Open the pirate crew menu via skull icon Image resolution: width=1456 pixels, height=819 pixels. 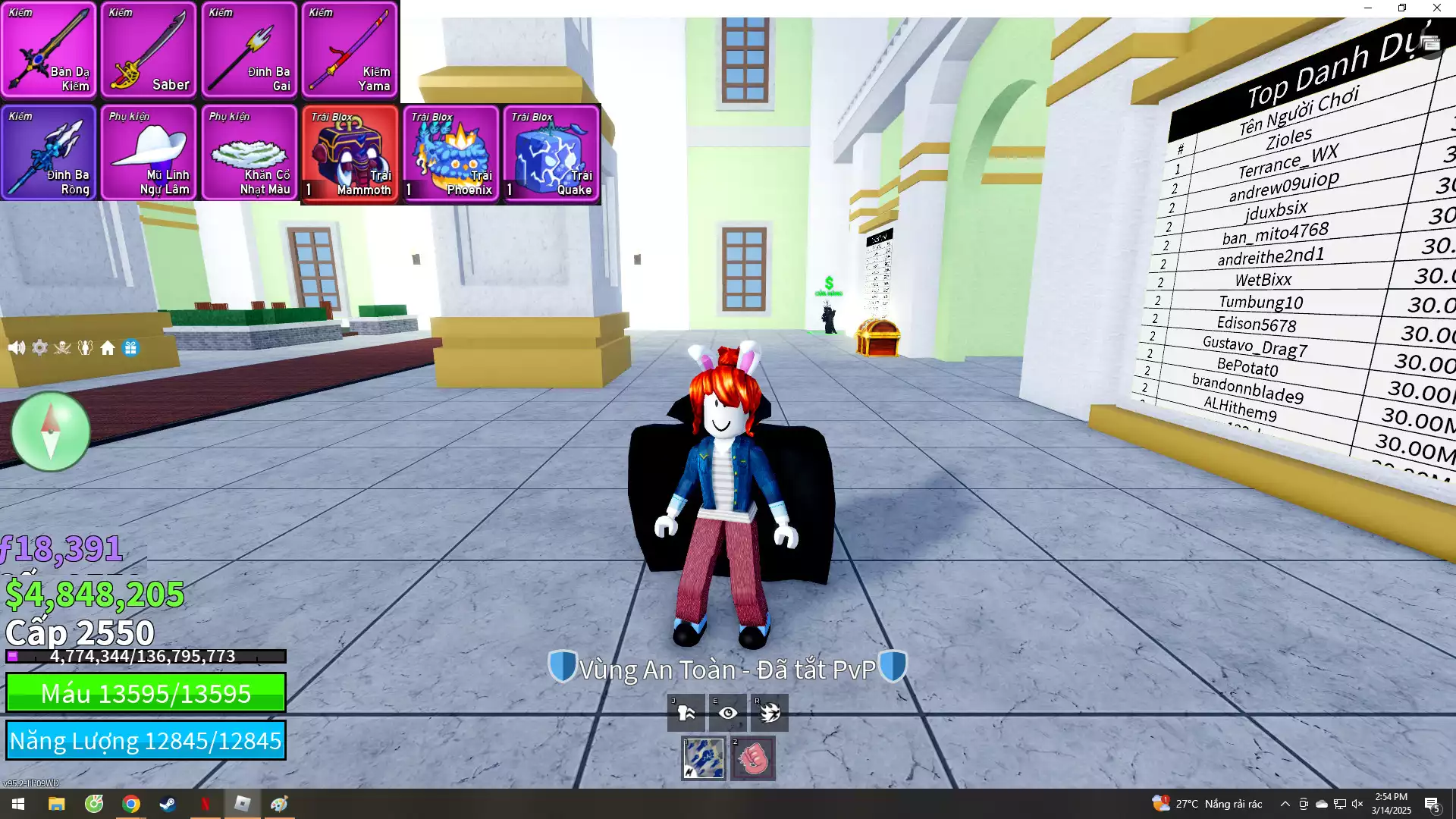62,347
